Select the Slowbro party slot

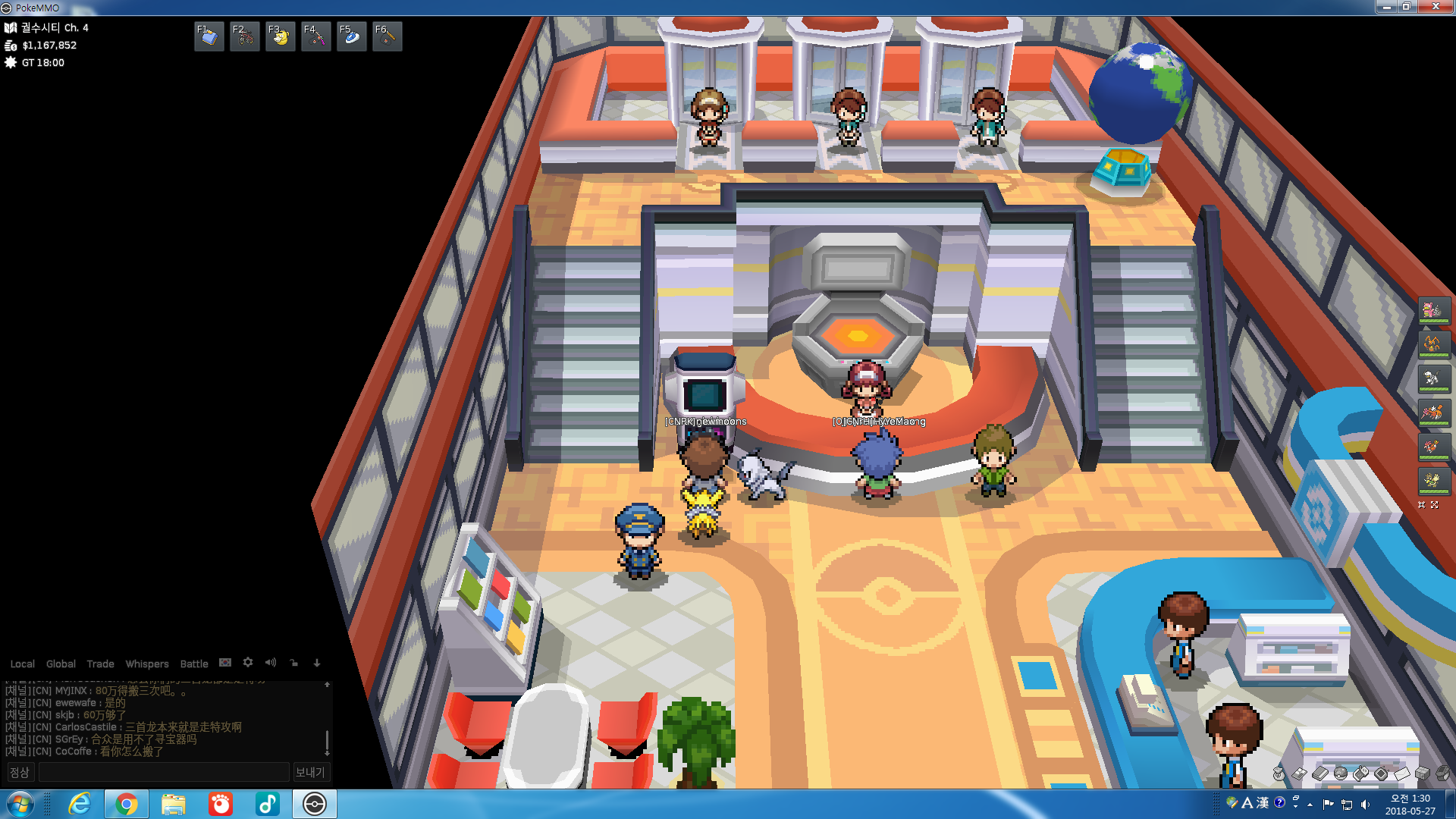1433,310
